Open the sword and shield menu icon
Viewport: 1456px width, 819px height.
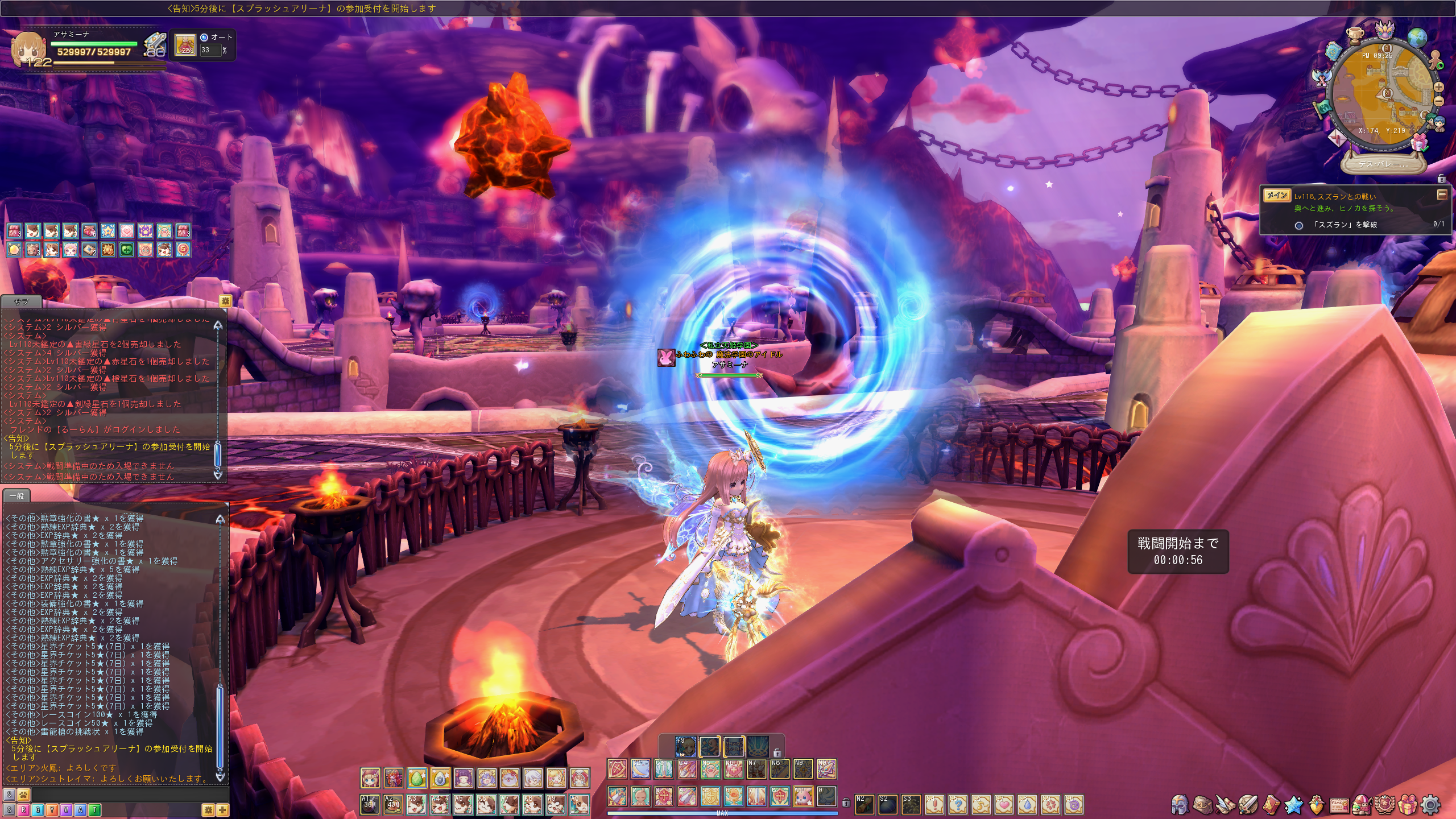pos(1248,805)
